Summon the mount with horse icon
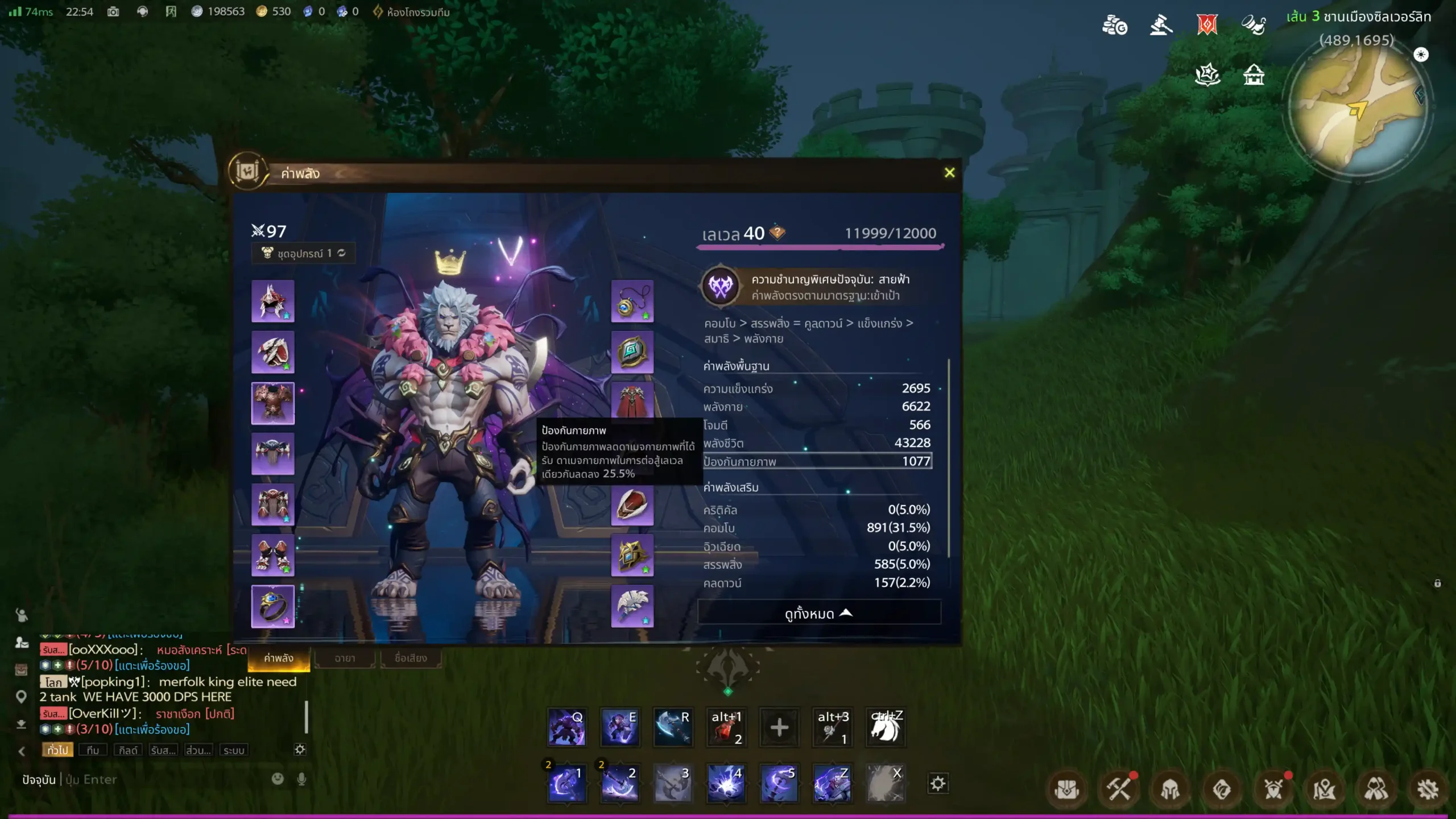The width and height of the screenshot is (1456, 819). point(886,727)
